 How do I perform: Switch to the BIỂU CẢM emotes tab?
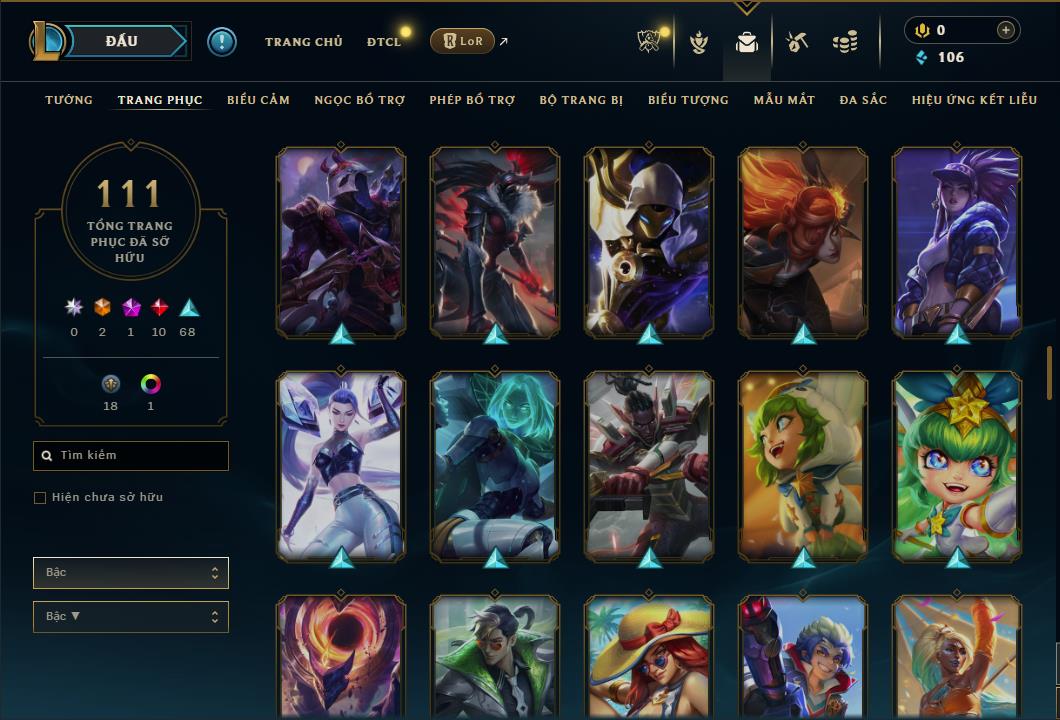coord(258,100)
